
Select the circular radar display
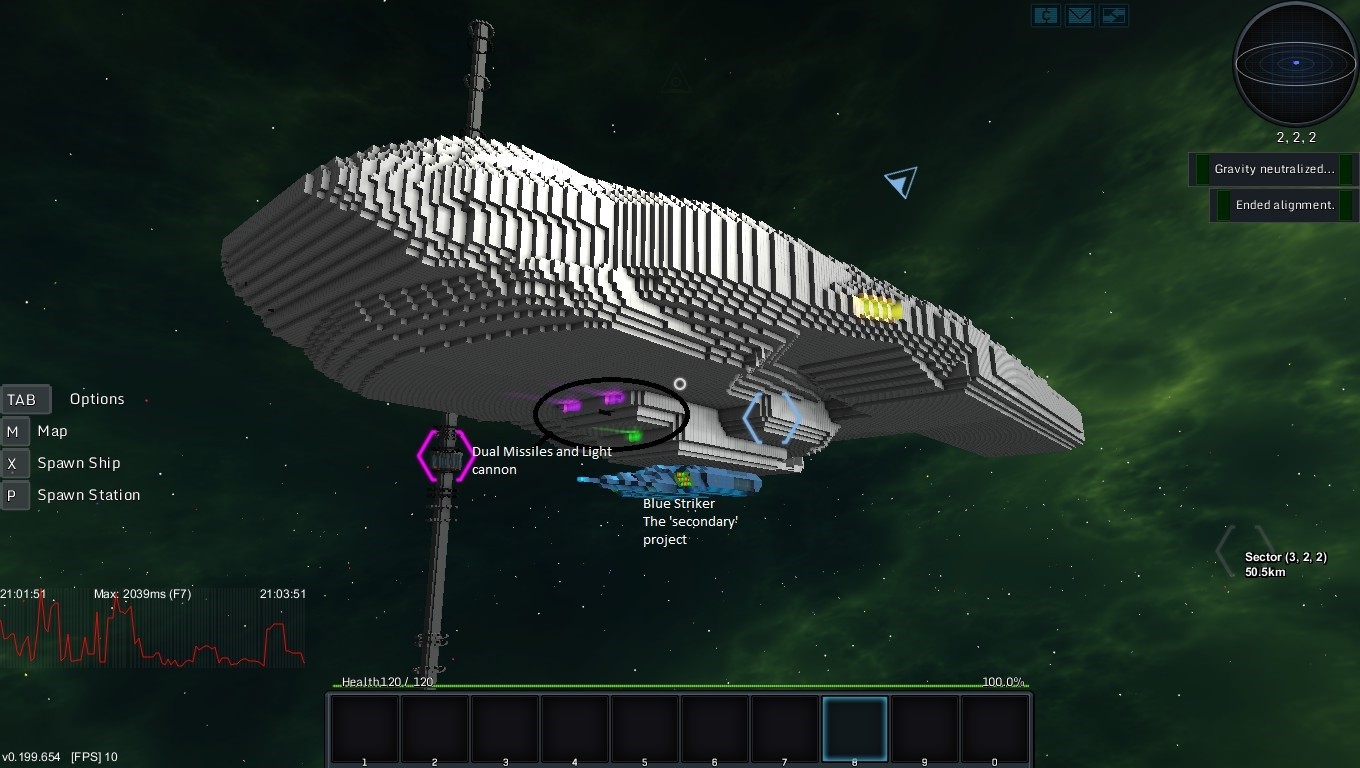click(1295, 63)
